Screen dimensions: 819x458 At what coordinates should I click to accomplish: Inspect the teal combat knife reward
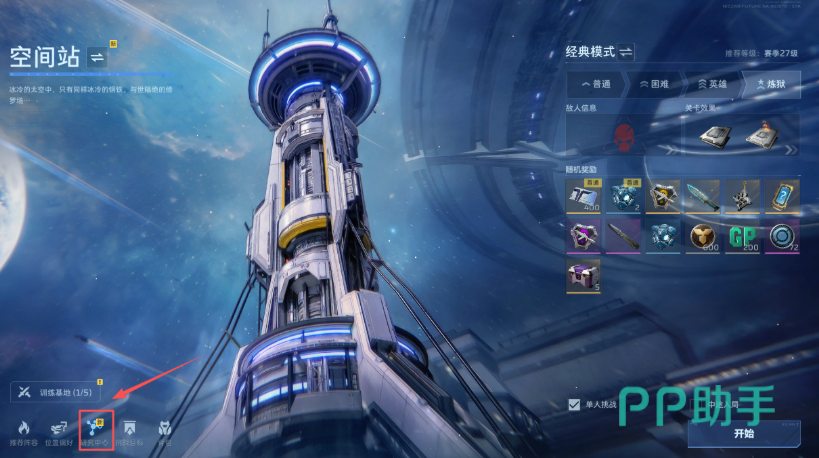click(x=701, y=197)
